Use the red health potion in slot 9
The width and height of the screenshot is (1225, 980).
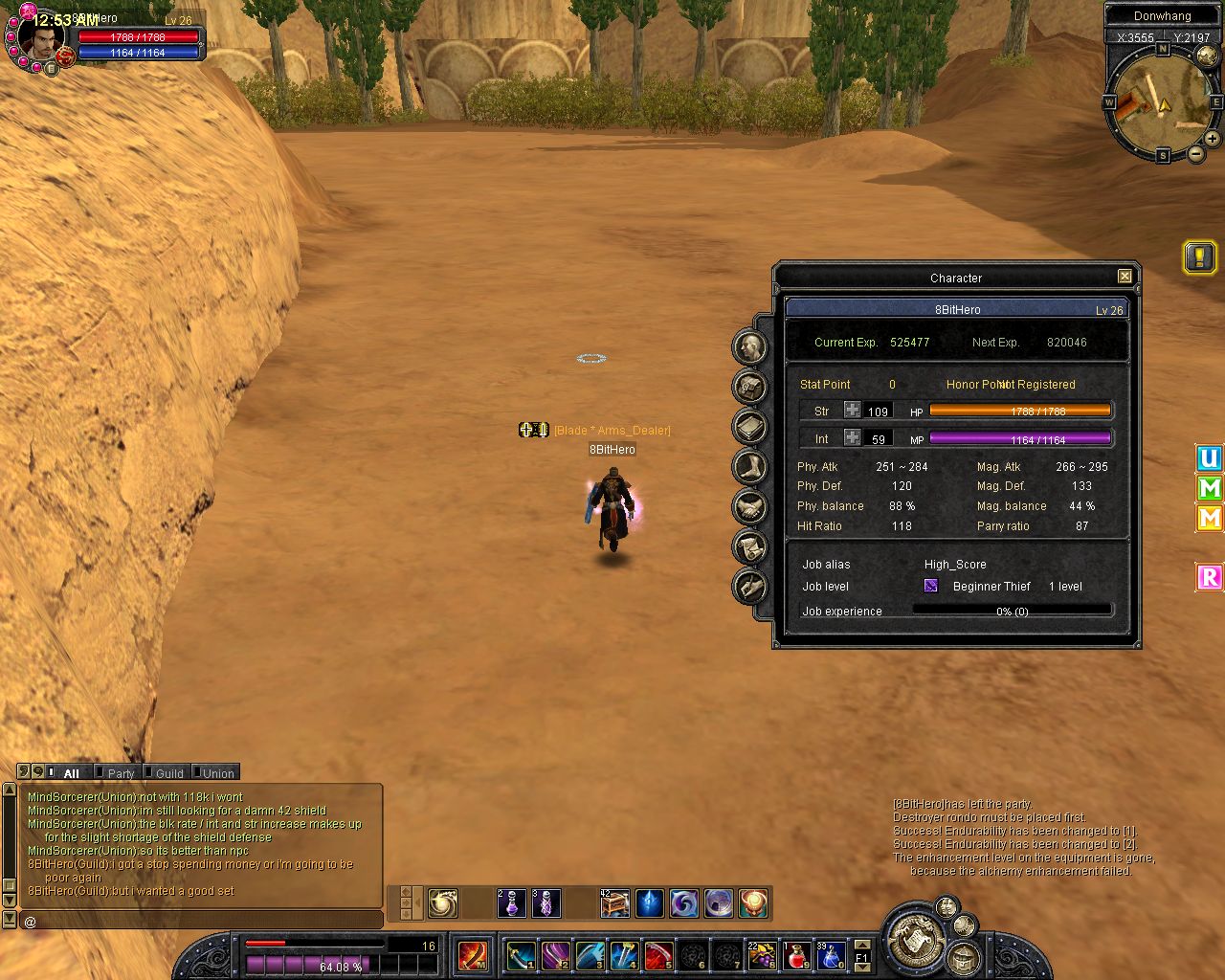(x=796, y=955)
